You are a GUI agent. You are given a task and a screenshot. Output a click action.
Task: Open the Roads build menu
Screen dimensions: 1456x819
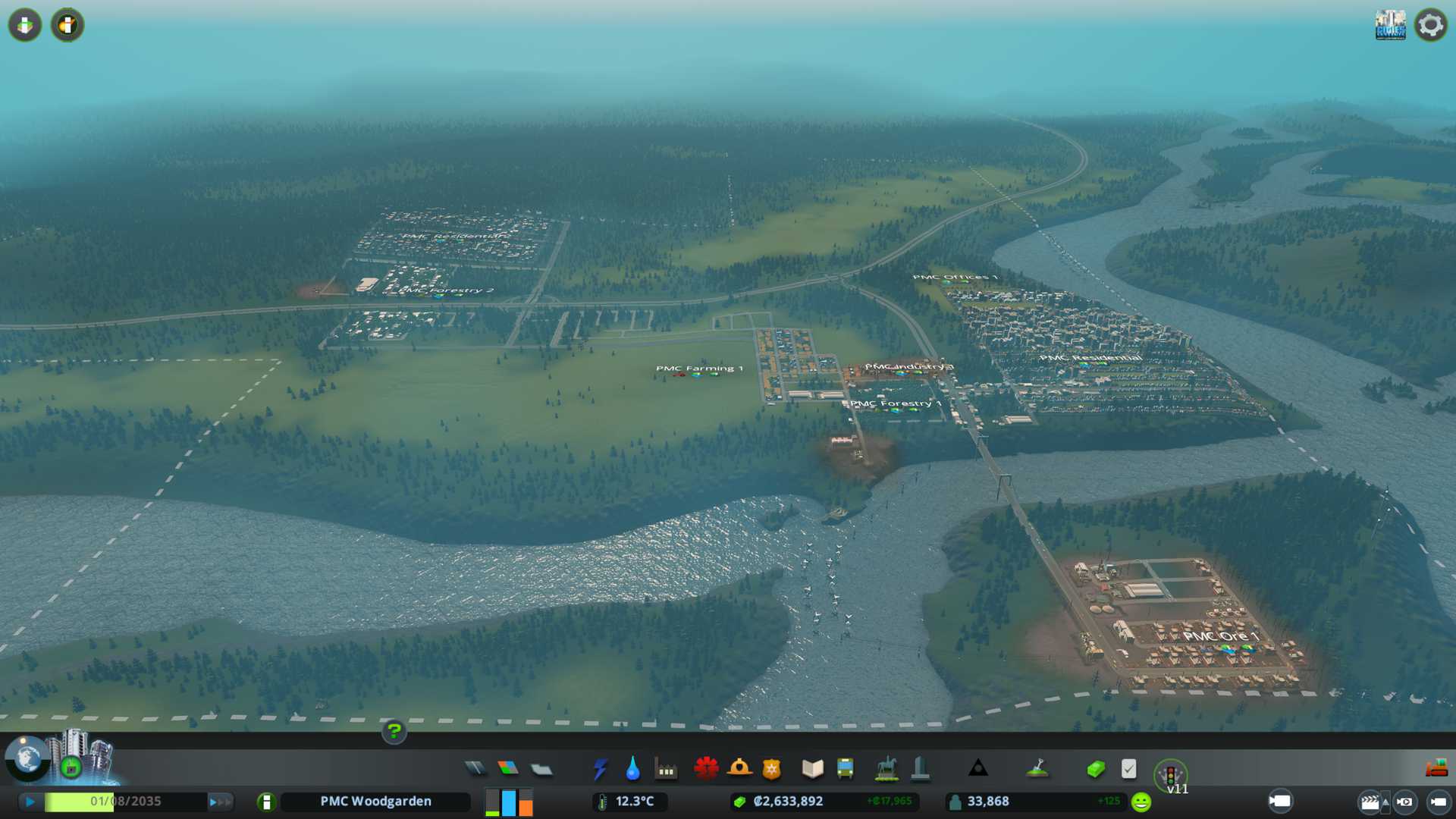tap(475, 769)
